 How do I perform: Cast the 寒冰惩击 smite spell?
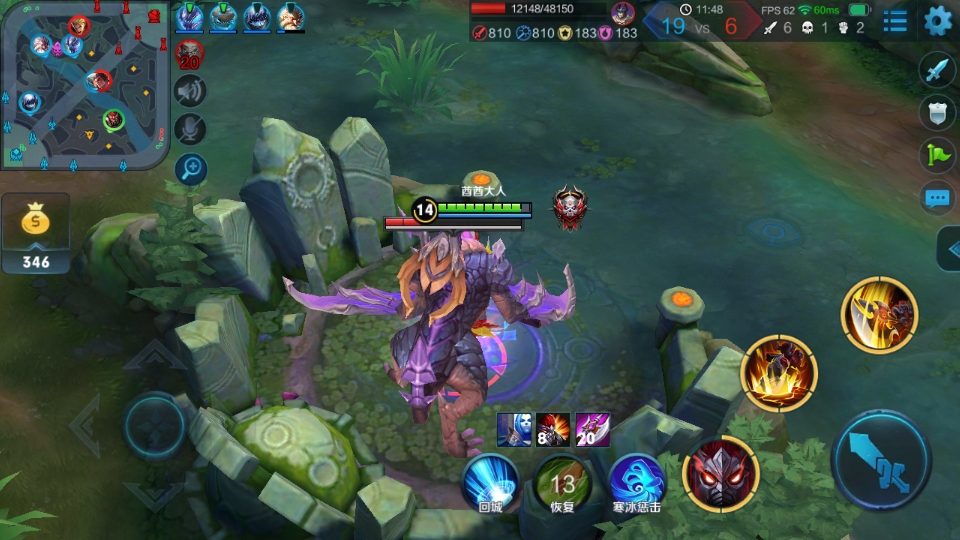637,480
